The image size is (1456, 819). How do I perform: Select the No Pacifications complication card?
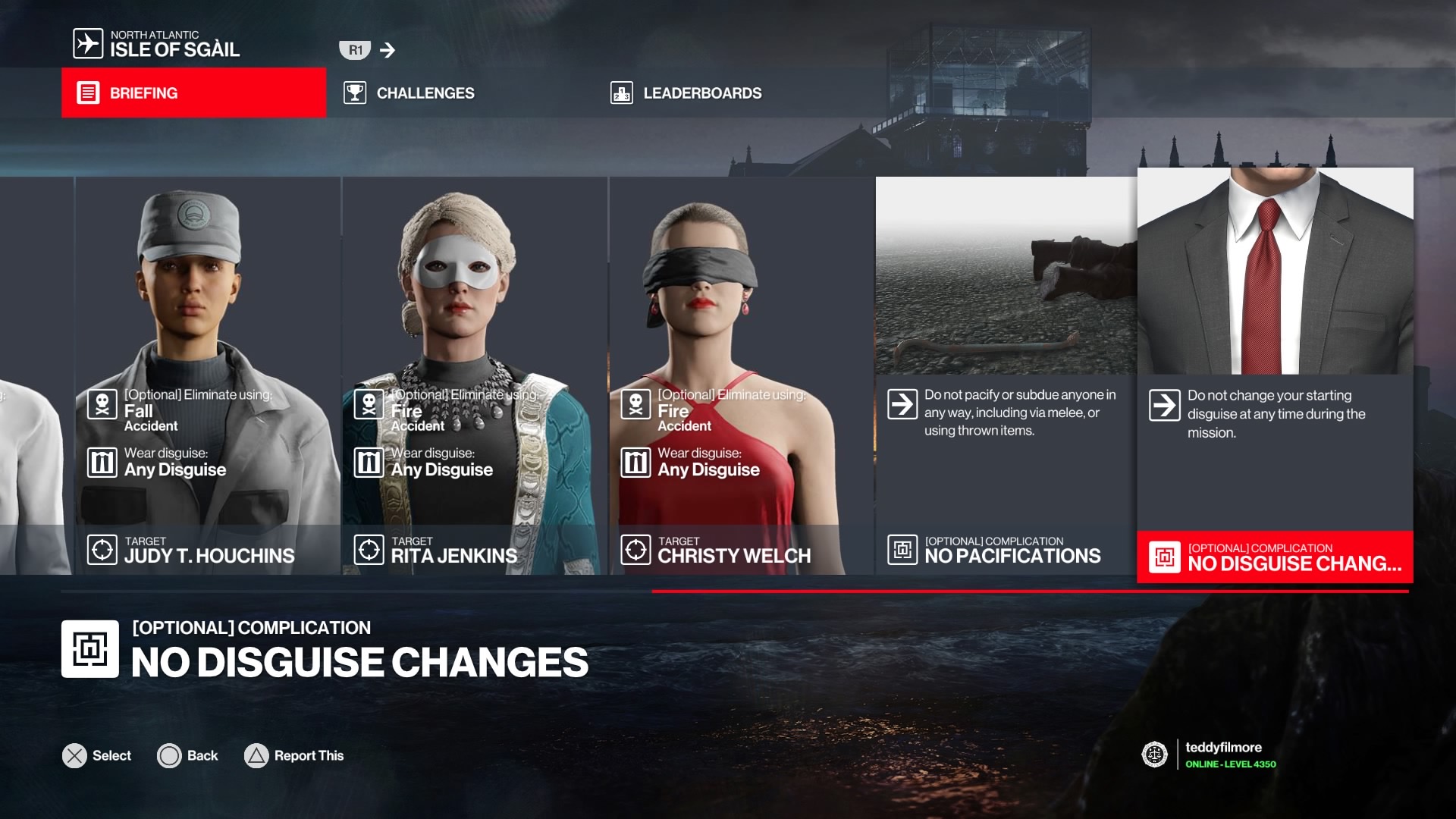(1006, 375)
